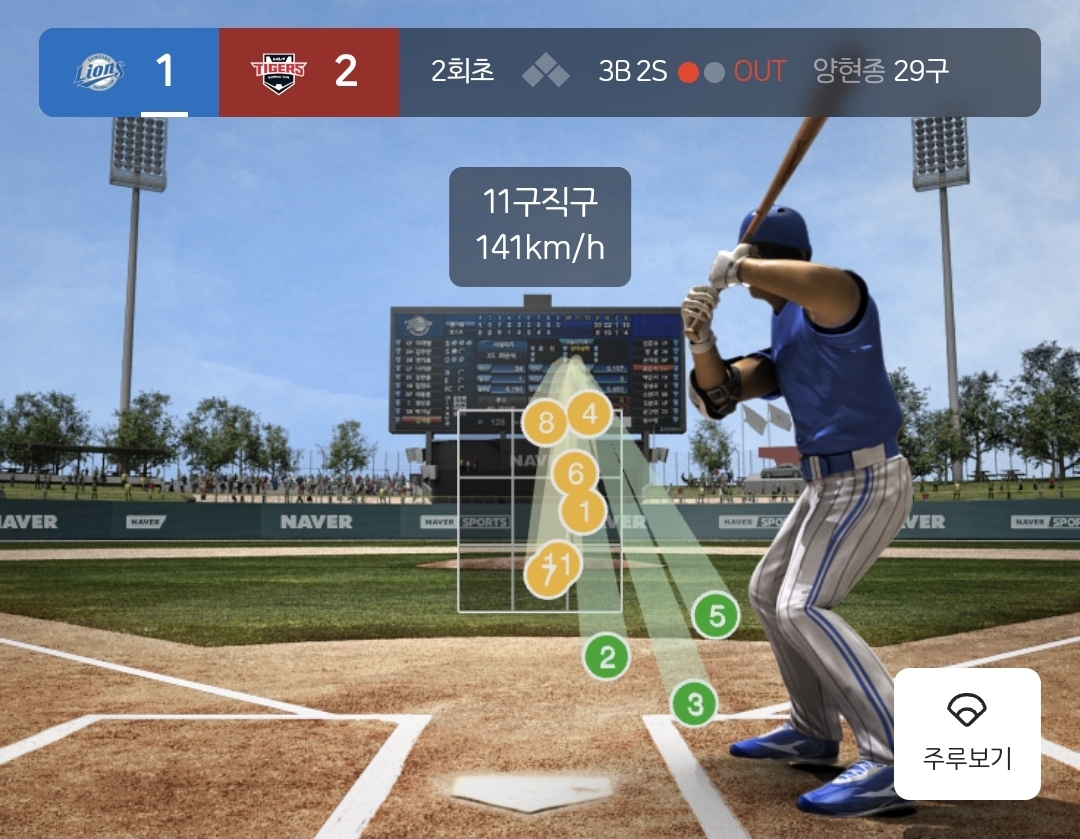Open the 주루보기 base-running view
The image size is (1080, 839).
(x=967, y=733)
